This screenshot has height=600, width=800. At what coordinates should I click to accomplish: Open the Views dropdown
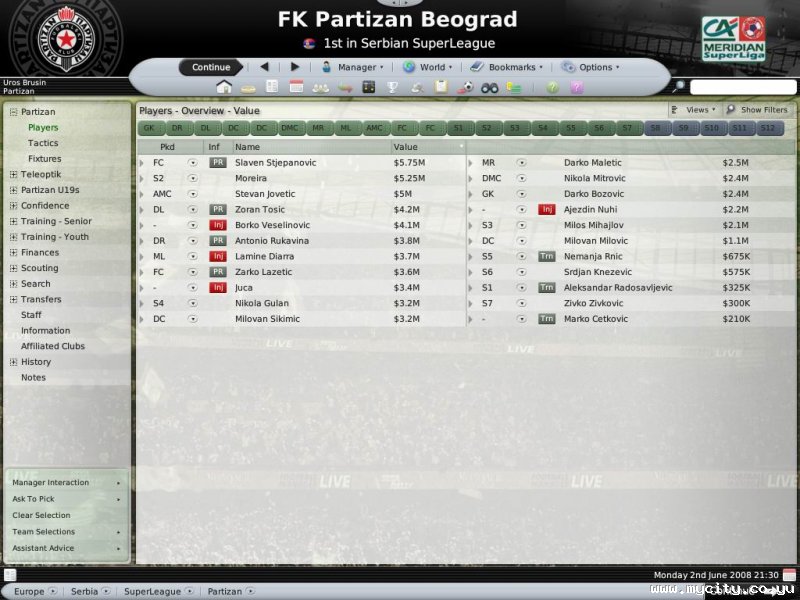tap(694, 110)
